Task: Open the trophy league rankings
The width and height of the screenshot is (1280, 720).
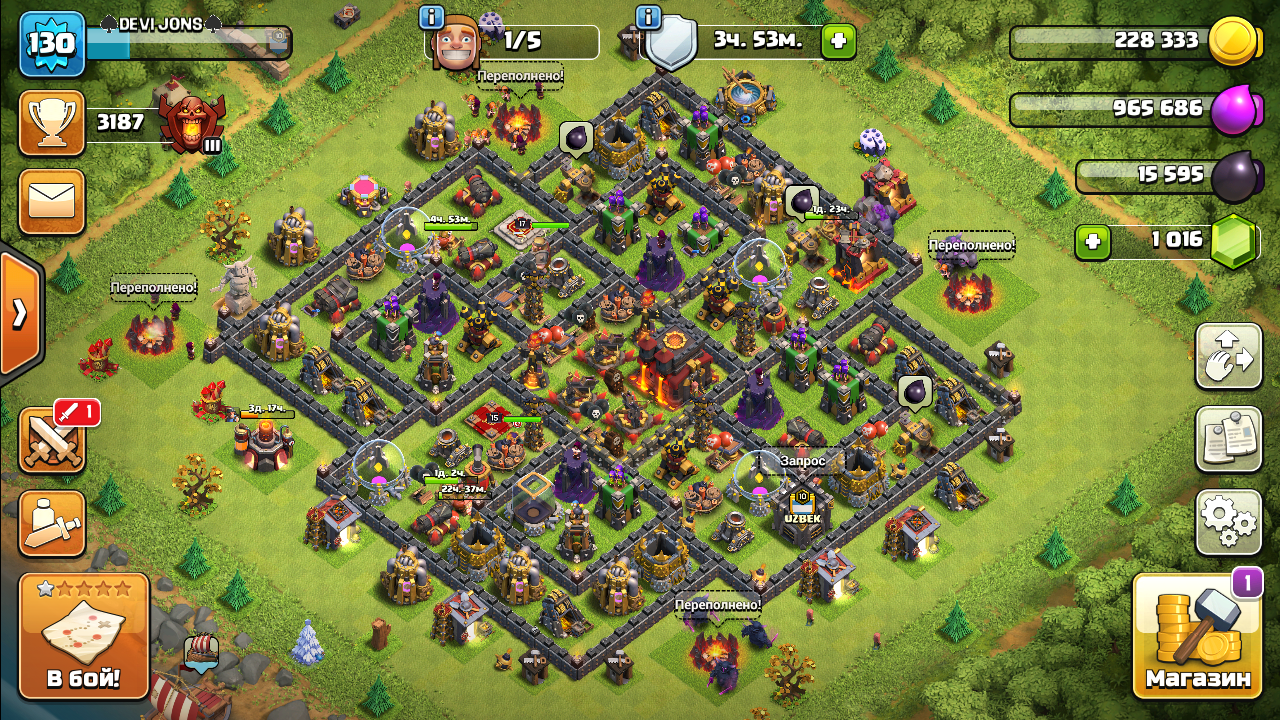Action: click(51, 123)
